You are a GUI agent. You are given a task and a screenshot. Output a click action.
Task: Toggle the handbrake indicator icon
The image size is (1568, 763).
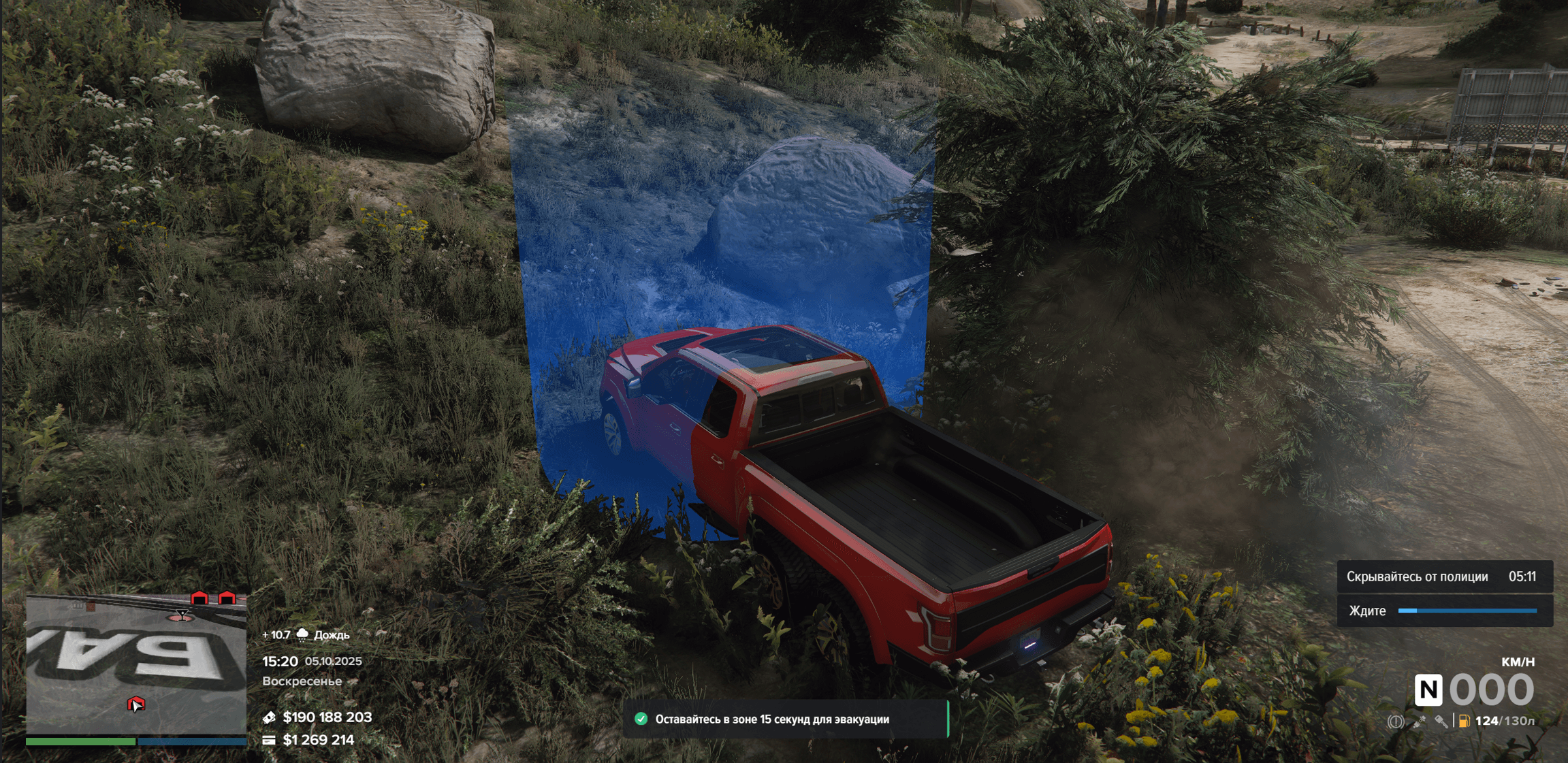pos(1395,721)
